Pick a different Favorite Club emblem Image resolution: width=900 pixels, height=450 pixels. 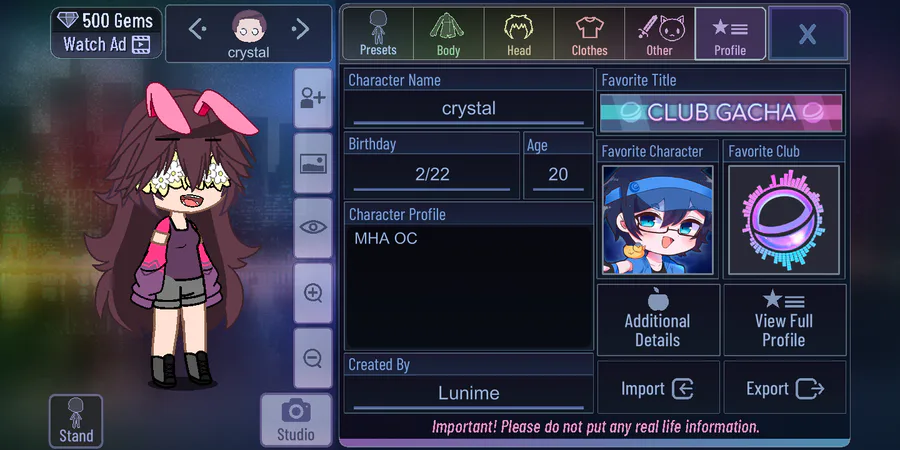tap(784, 220)
